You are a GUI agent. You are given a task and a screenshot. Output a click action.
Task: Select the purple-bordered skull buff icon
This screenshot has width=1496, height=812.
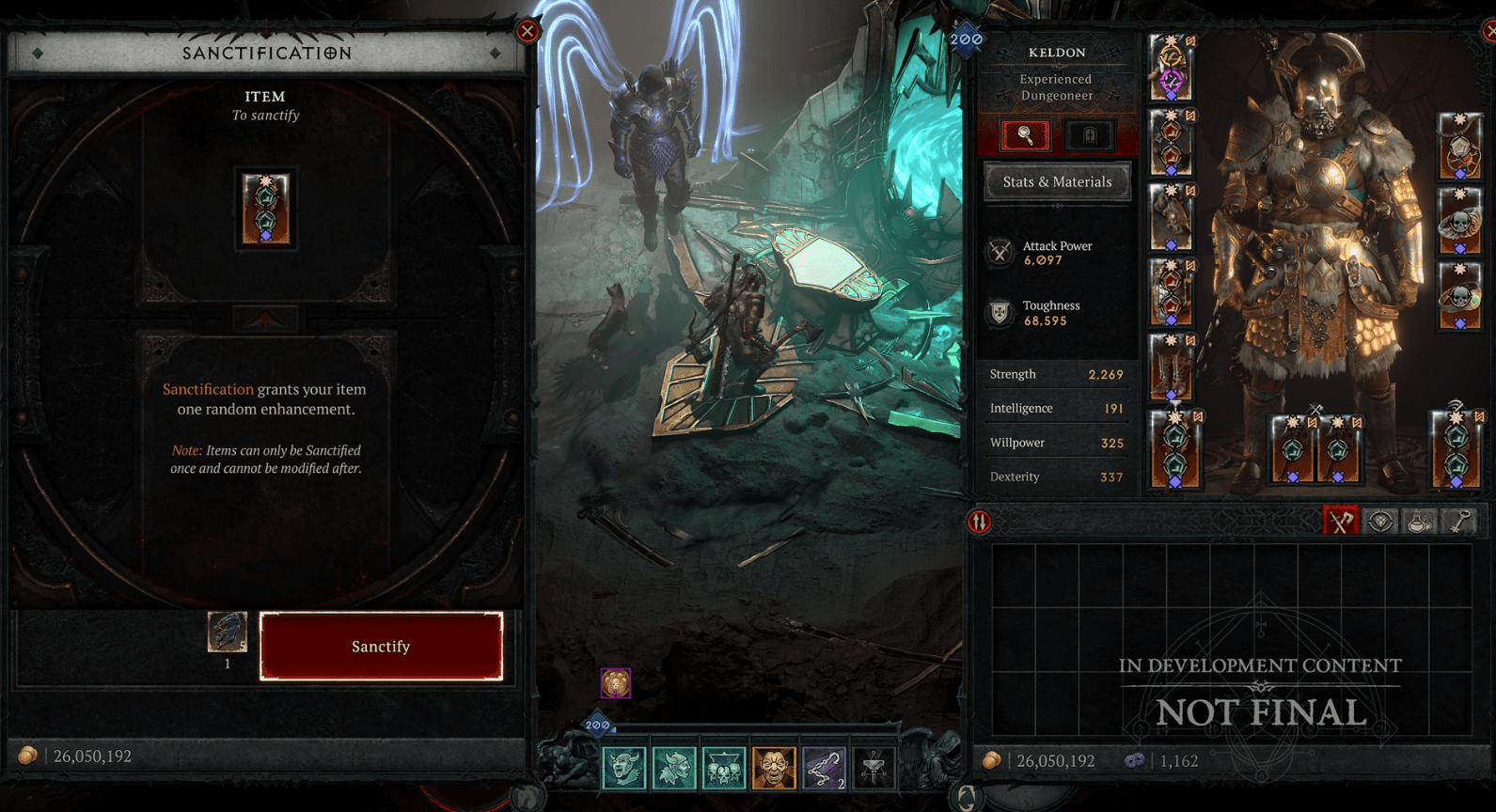[x=616, y=683]
